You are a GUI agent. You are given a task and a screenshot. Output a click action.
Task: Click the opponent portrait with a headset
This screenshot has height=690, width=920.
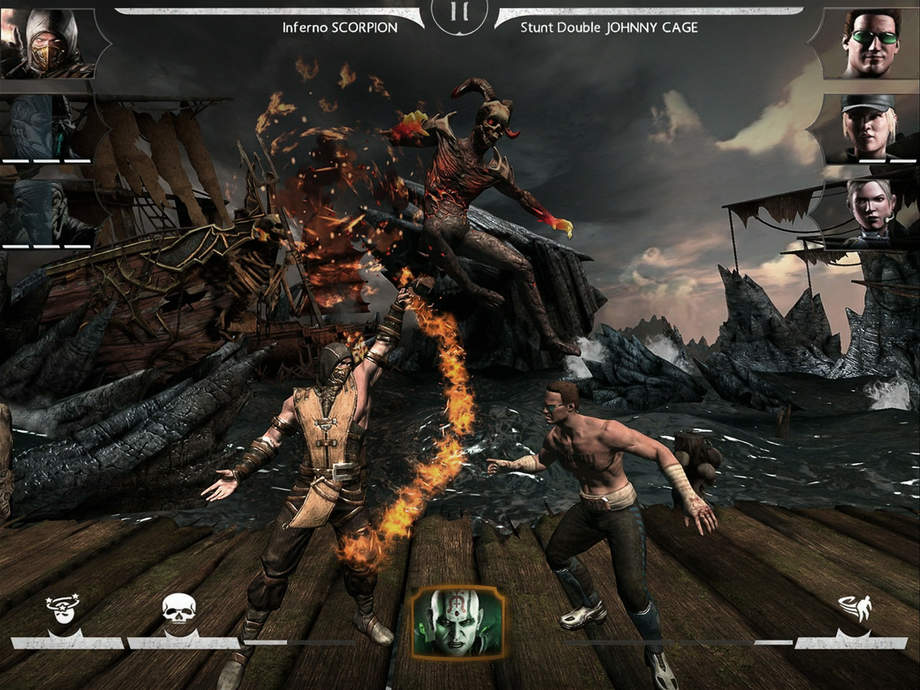coord(868,208)
